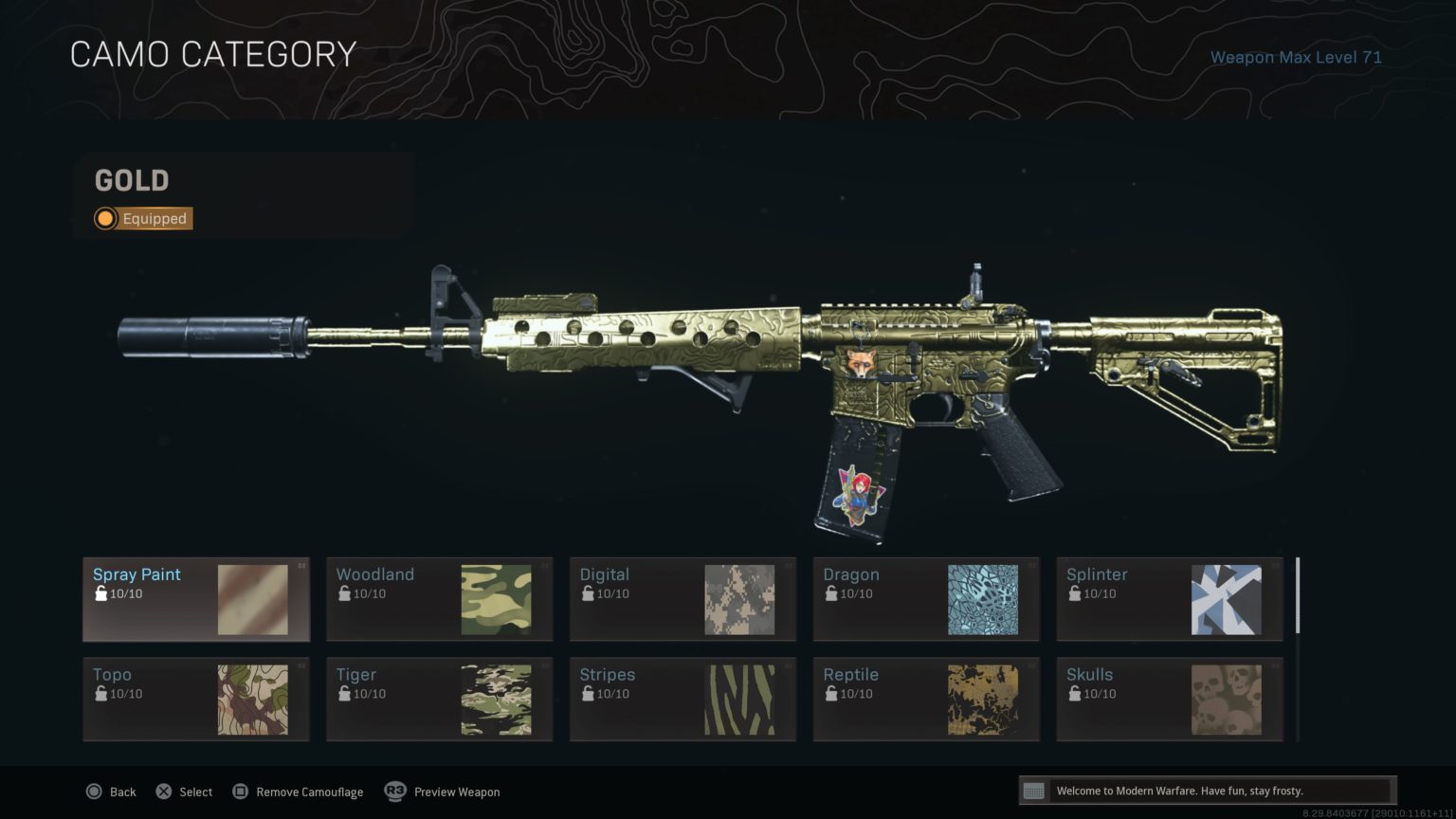Pick the Skulls camo tile
1456x819 pixels.
click(x=1170, y=699)
